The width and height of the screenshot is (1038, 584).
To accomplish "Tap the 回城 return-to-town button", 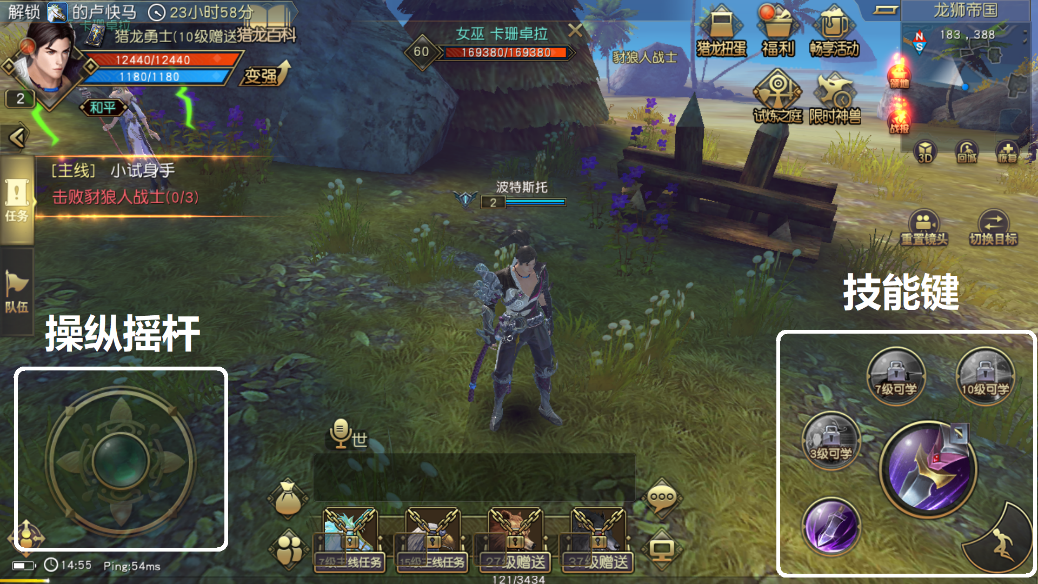I will (966, 152).
